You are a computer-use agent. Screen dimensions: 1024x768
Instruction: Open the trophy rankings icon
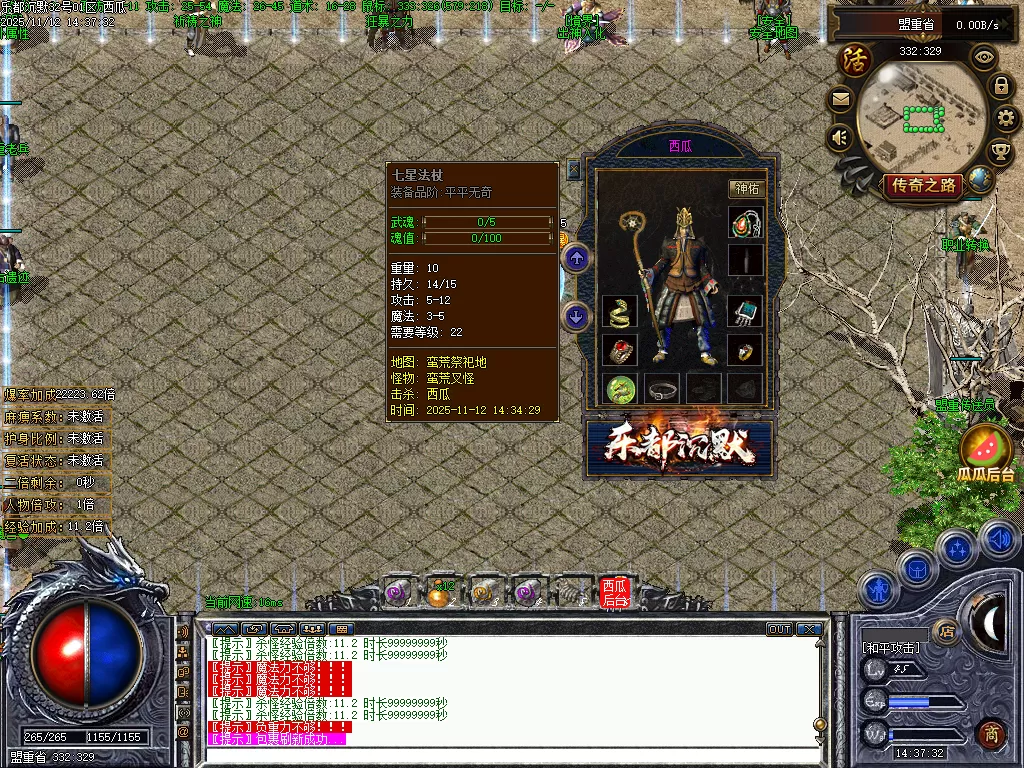click(1000, 151)
